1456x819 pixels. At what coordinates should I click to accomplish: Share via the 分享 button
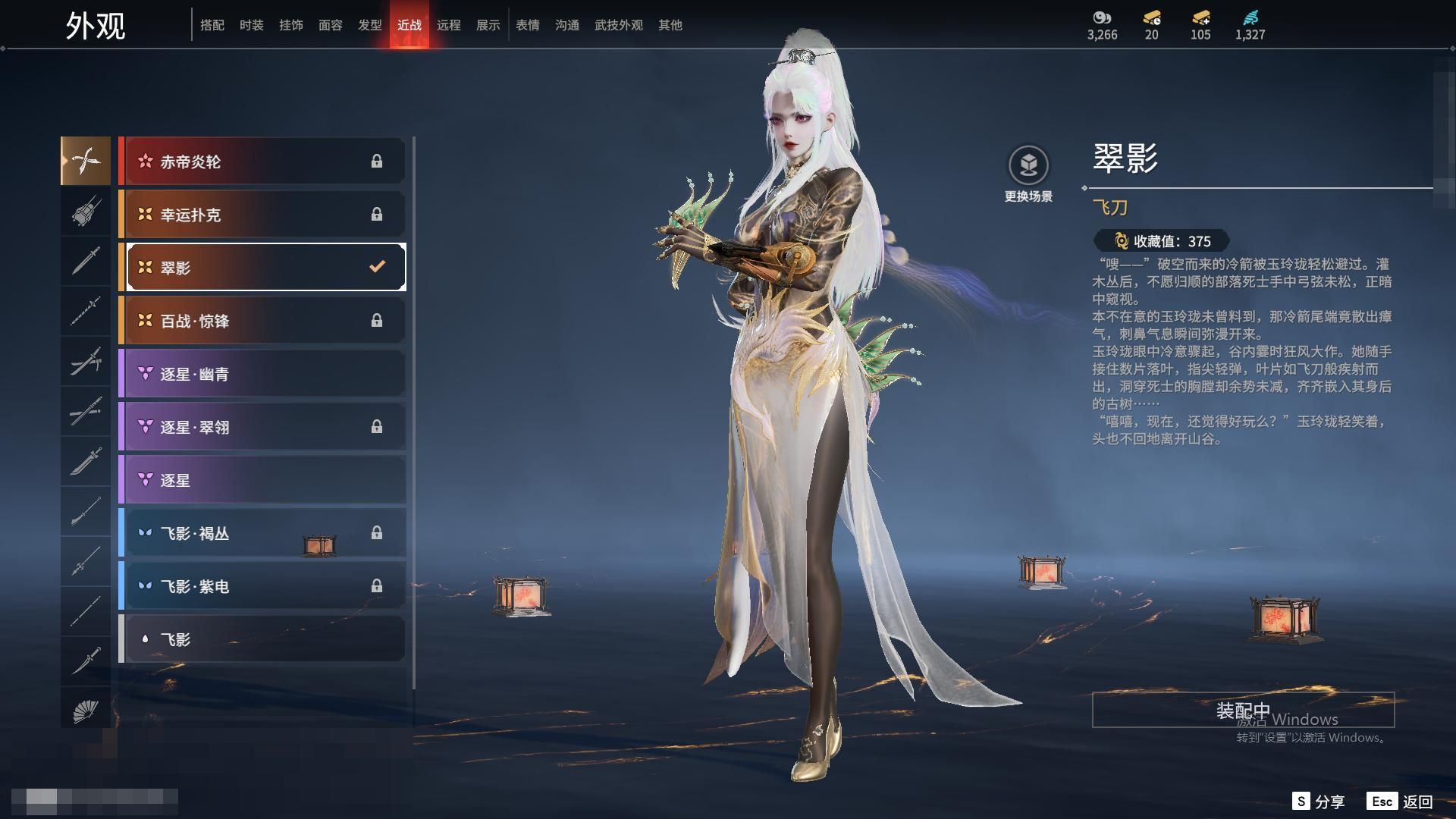coord(1319,802)
